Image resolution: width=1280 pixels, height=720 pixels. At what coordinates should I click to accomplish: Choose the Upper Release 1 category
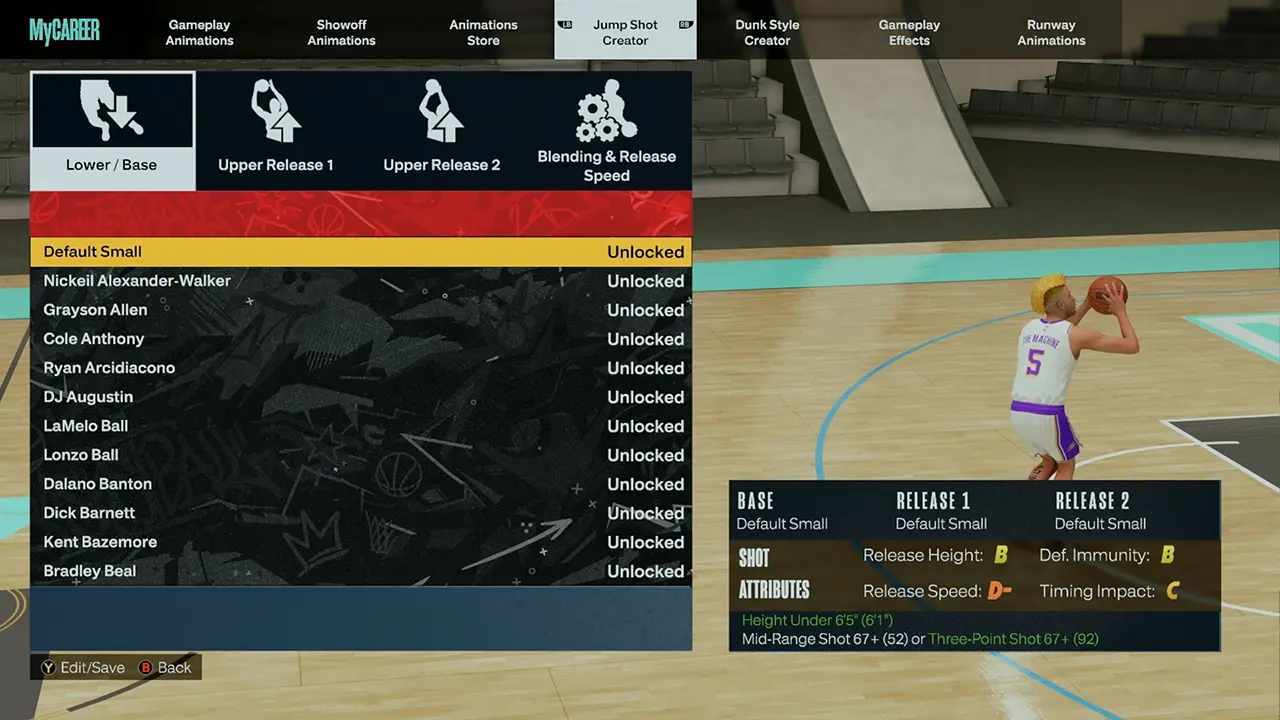pos(276,131)
